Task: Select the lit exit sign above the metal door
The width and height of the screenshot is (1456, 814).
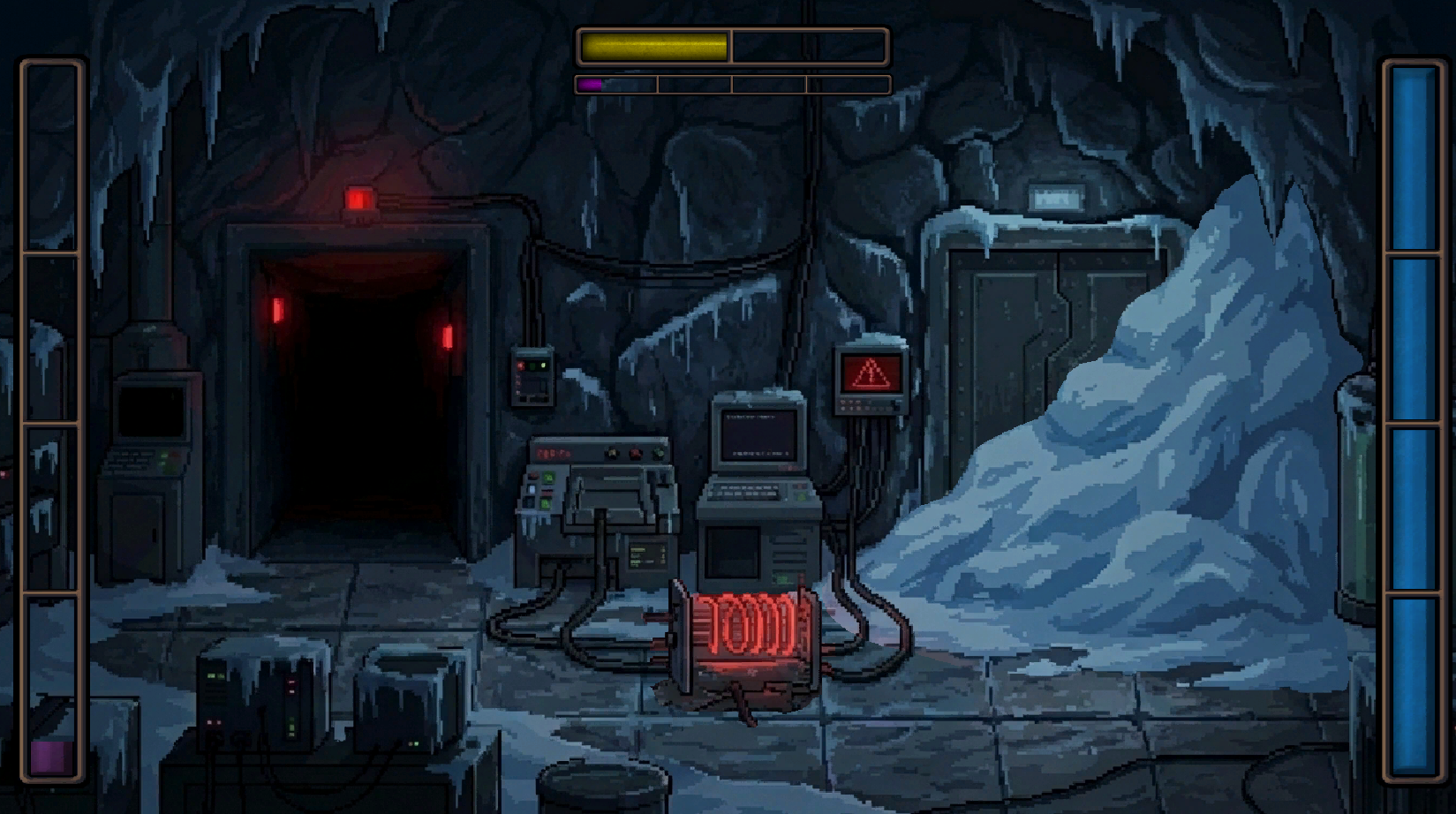Action: [x=1057, y=195]
